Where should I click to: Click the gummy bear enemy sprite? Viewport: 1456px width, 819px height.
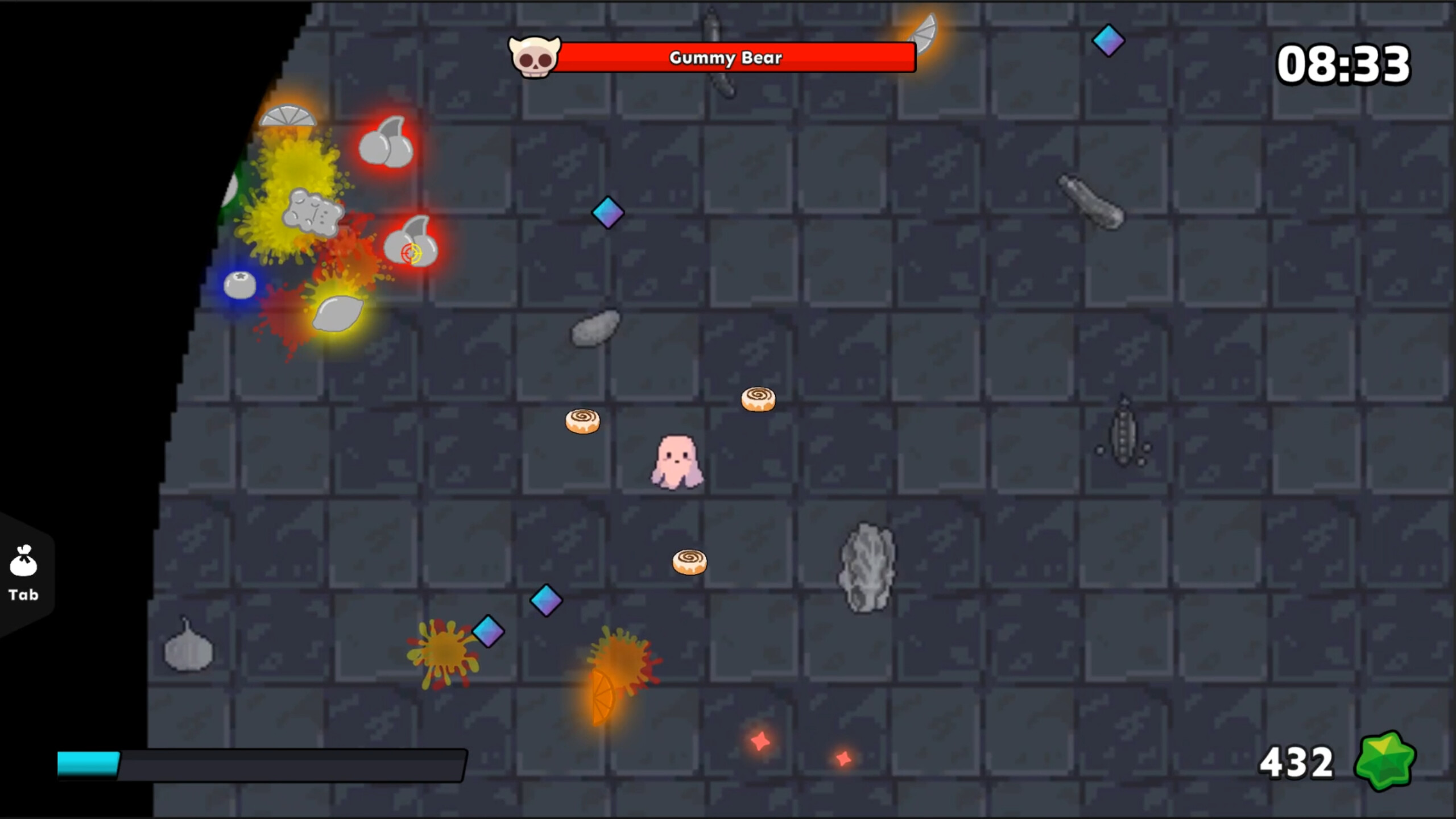pos(312,209)
